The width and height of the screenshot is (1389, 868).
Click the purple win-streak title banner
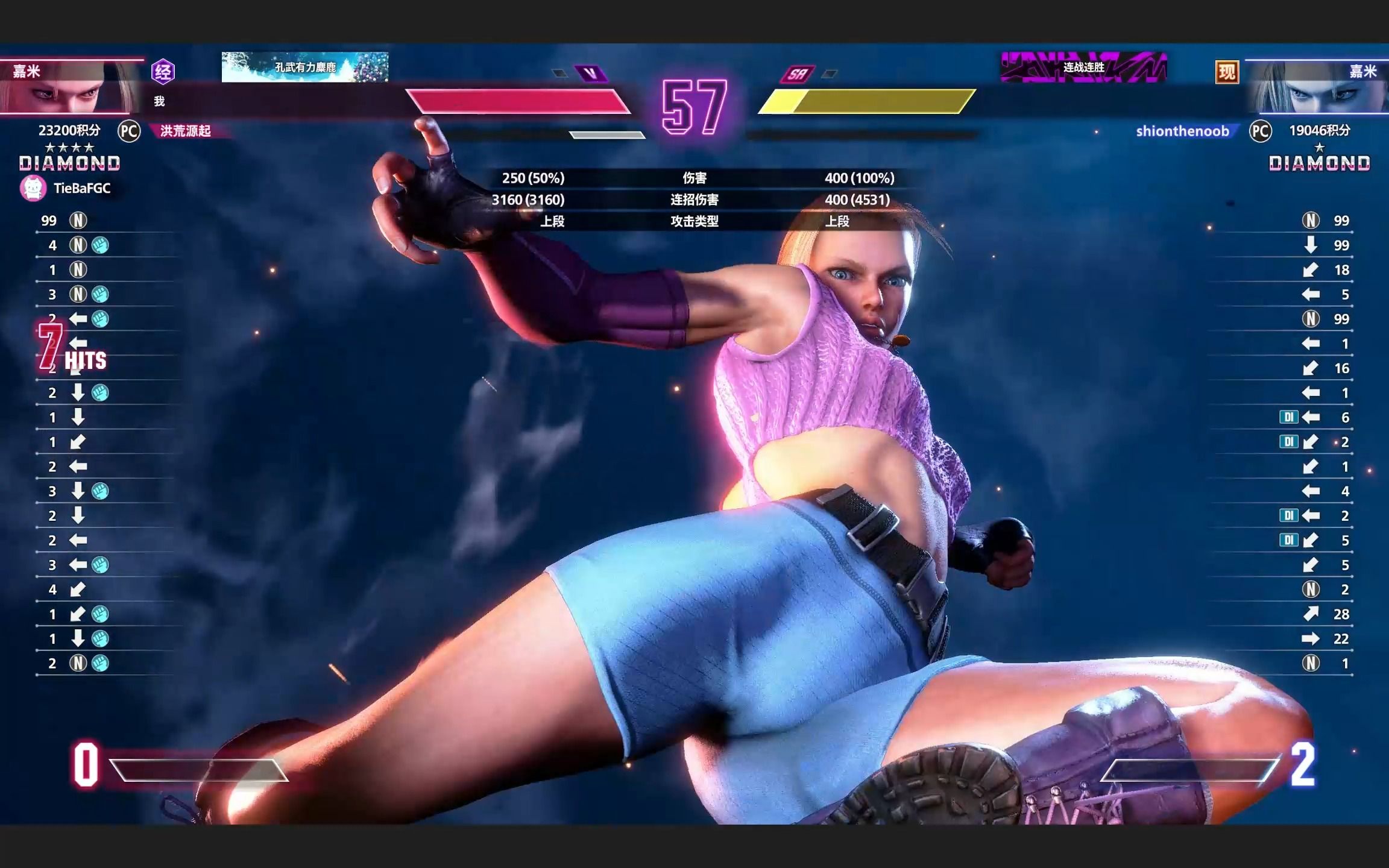[x=1083, y=67]
